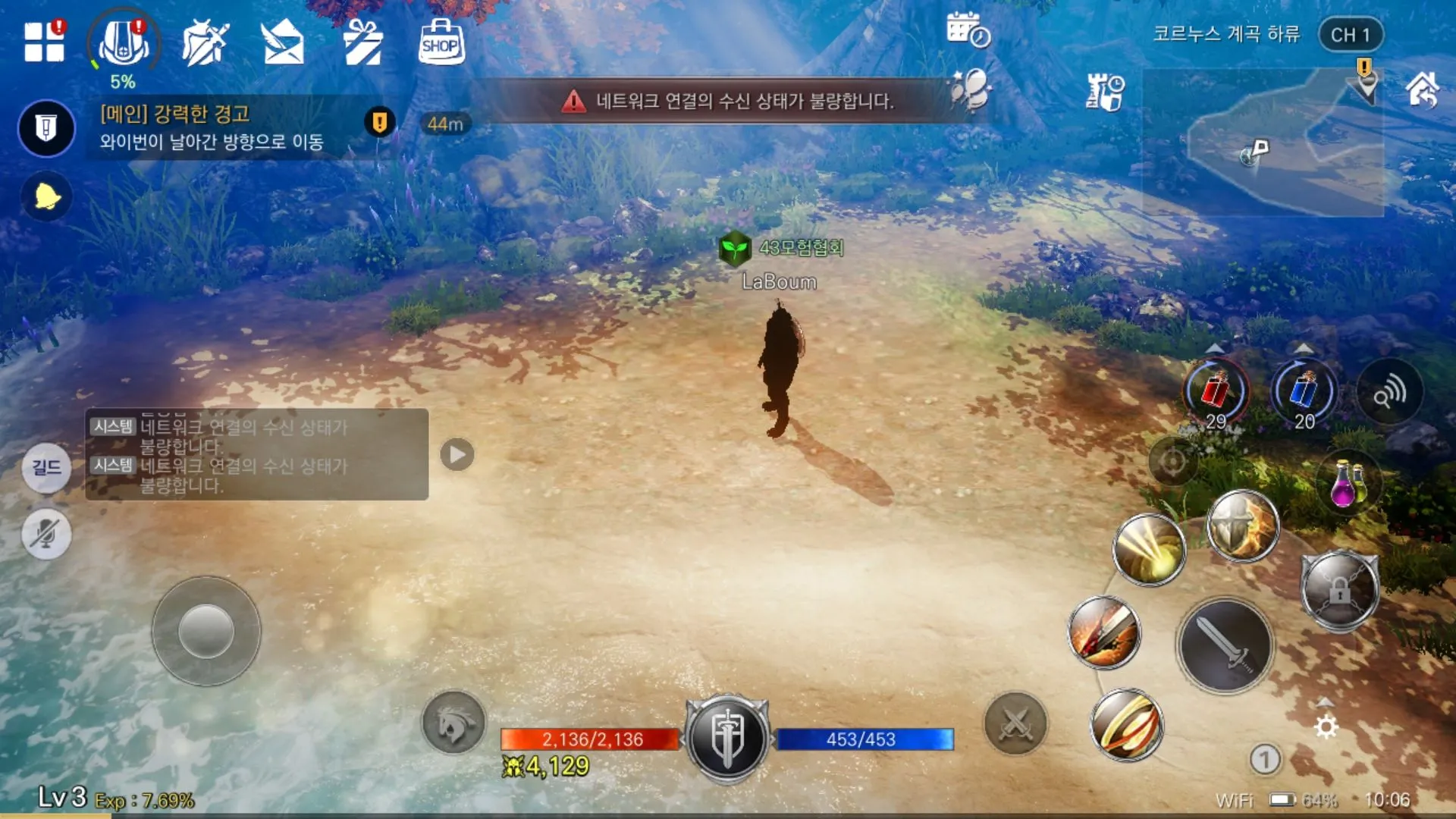The width and height of the screenshot is (1456, 819).
Task: Open the calendar event schedule icon
Action: point(968,30)
